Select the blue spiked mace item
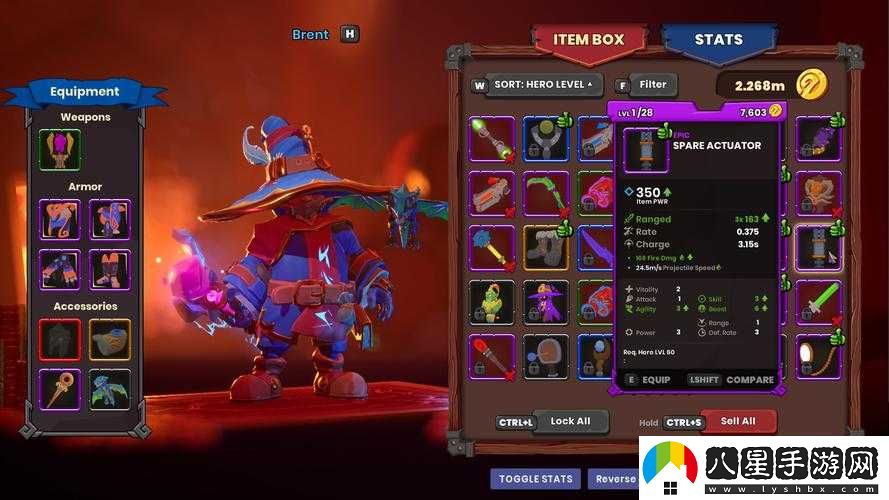Screen dimensions: 889x500 491,247
